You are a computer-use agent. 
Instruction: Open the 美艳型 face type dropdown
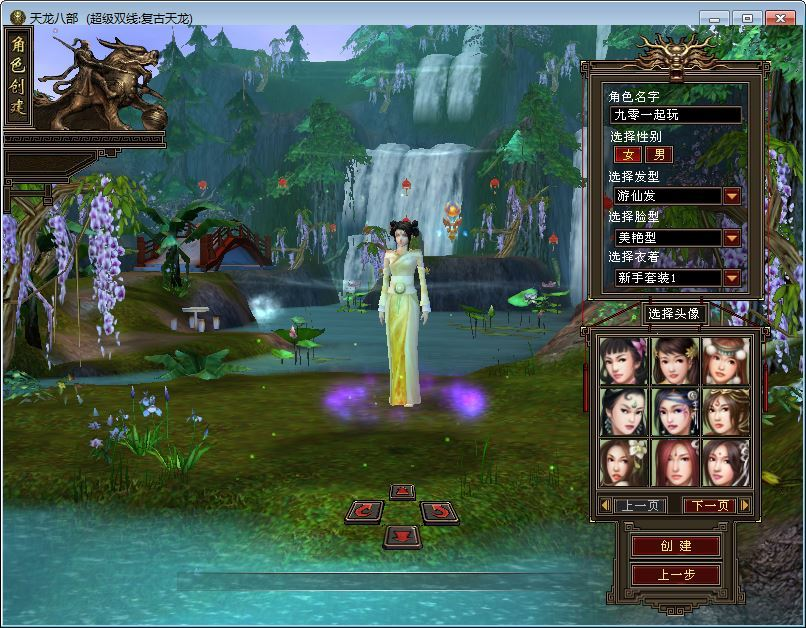click(x=732, y=238)
